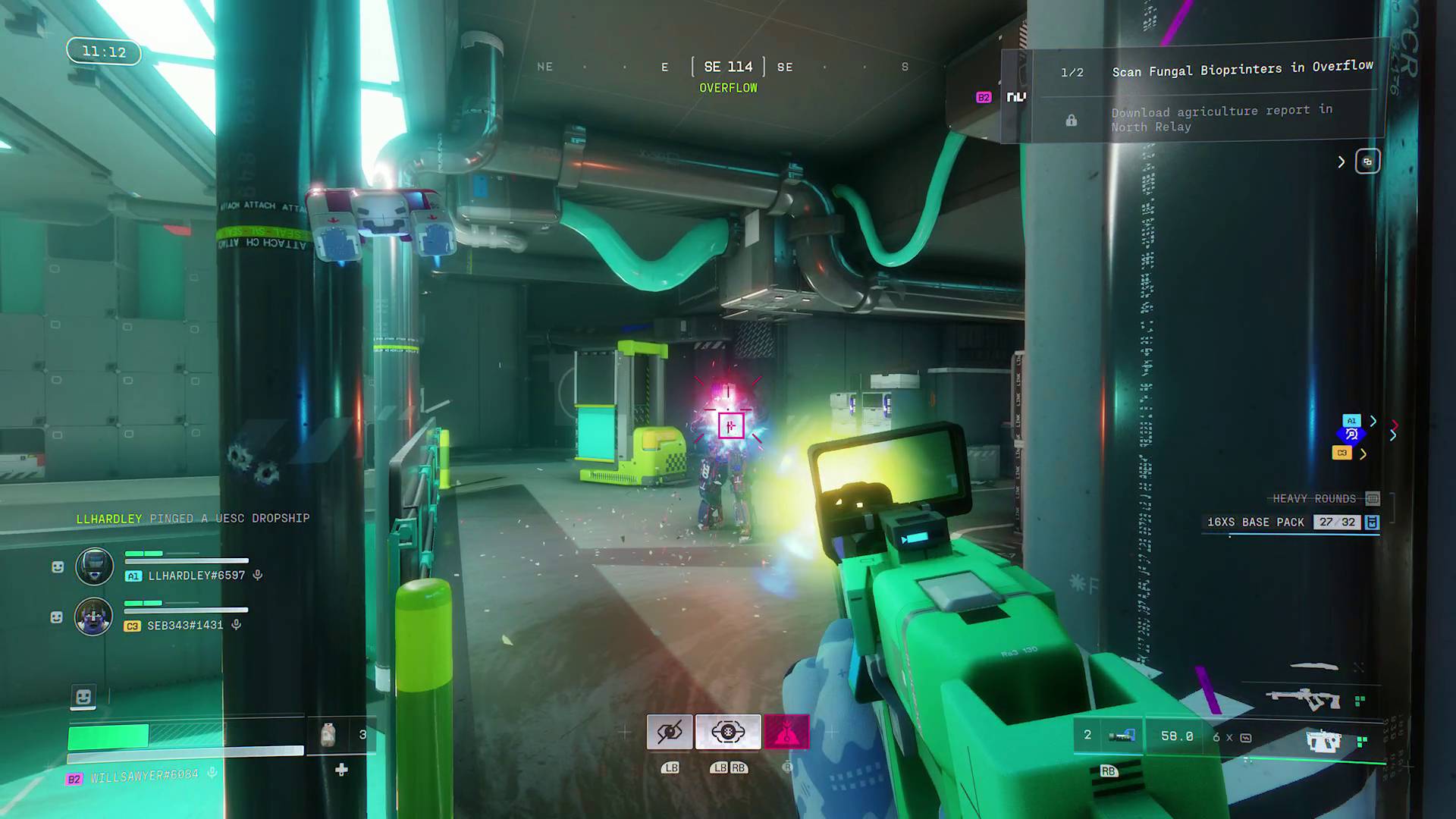Screen dimensions: 1456x819
Task: Expand the quest panel chevron
Action: click(1341, 162)
